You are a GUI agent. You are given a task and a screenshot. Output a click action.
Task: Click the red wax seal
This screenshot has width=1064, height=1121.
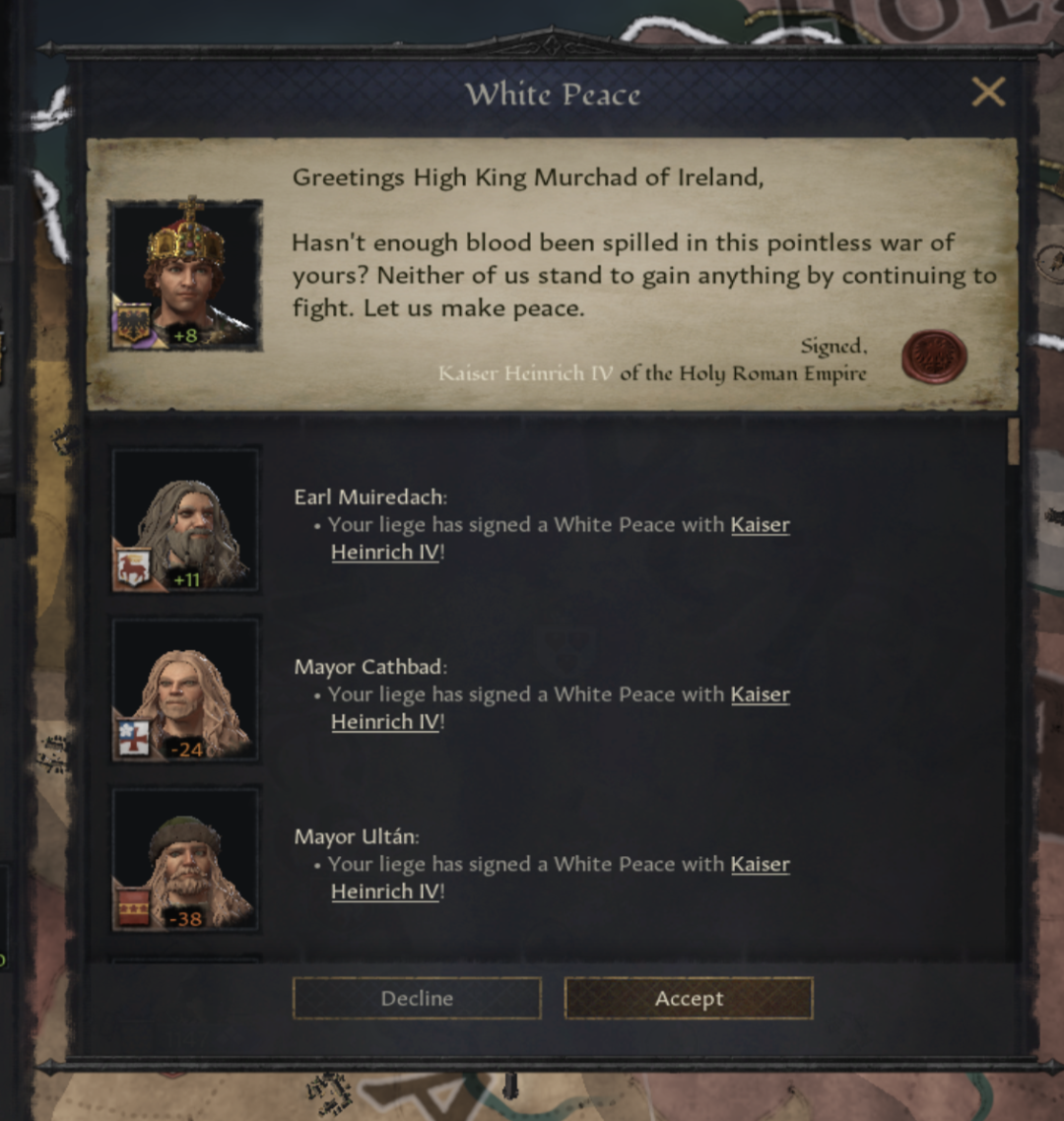[933, 357]
